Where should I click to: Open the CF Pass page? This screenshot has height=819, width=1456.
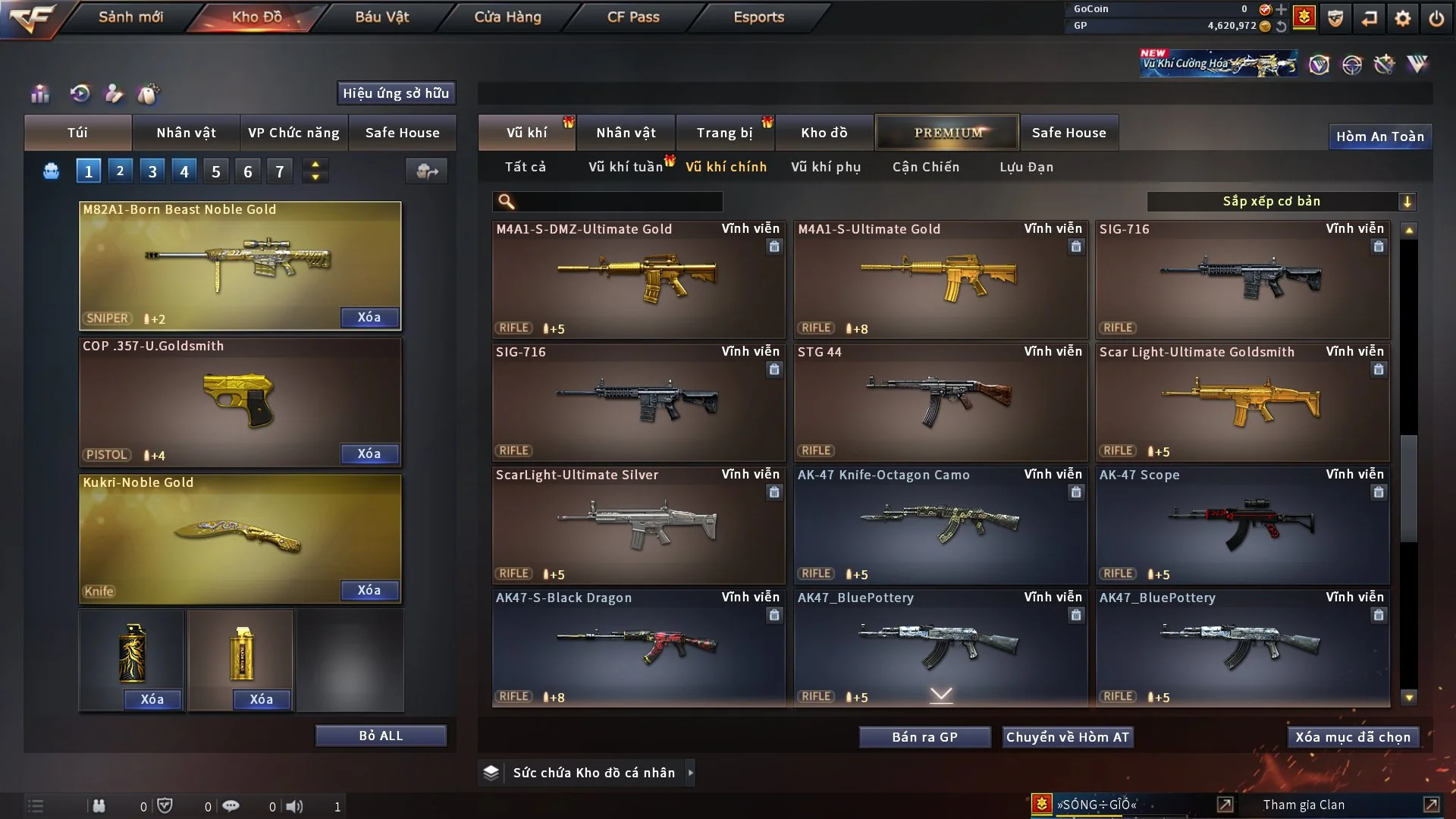(x=633, y=17)
